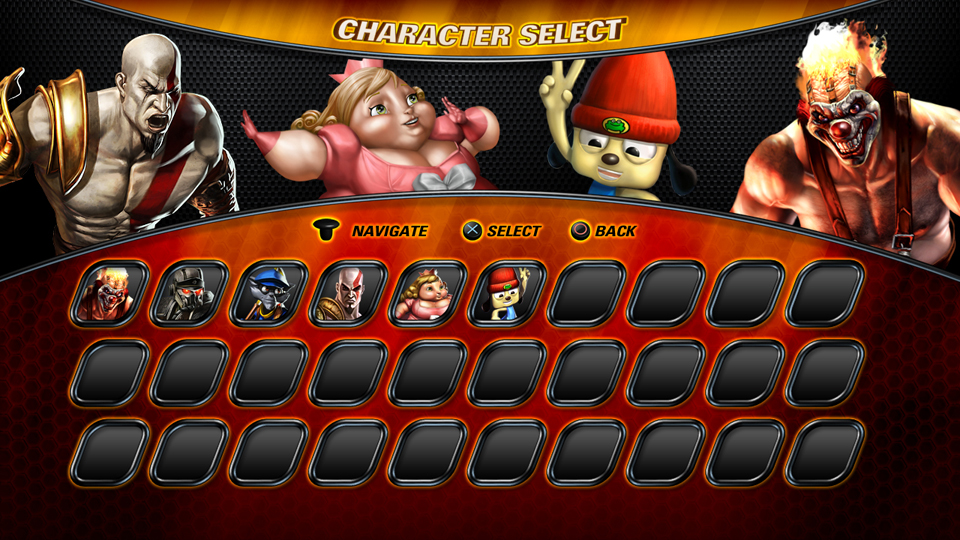This screenshot has height=540, width=960.
Task: Select Sweet Tooth's clown portrait tile
Action: tap(110, 293)
